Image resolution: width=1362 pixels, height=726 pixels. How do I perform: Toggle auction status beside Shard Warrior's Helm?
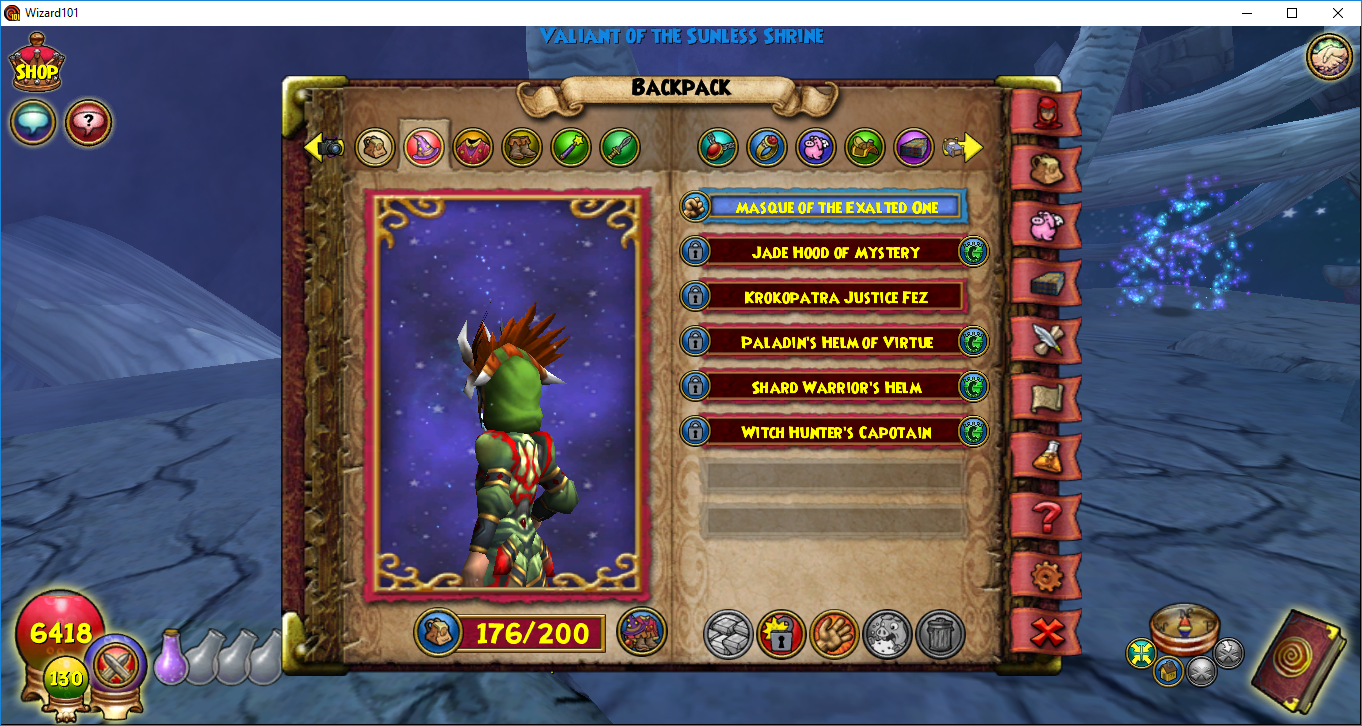pos(973,387)
